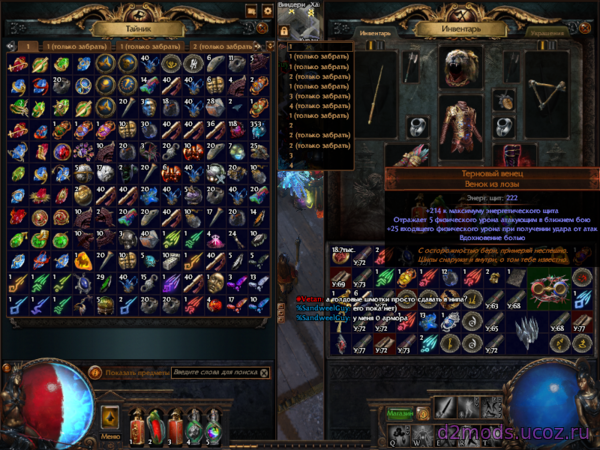
Task: Open the stash settings gear
Action: click(267, 11)
